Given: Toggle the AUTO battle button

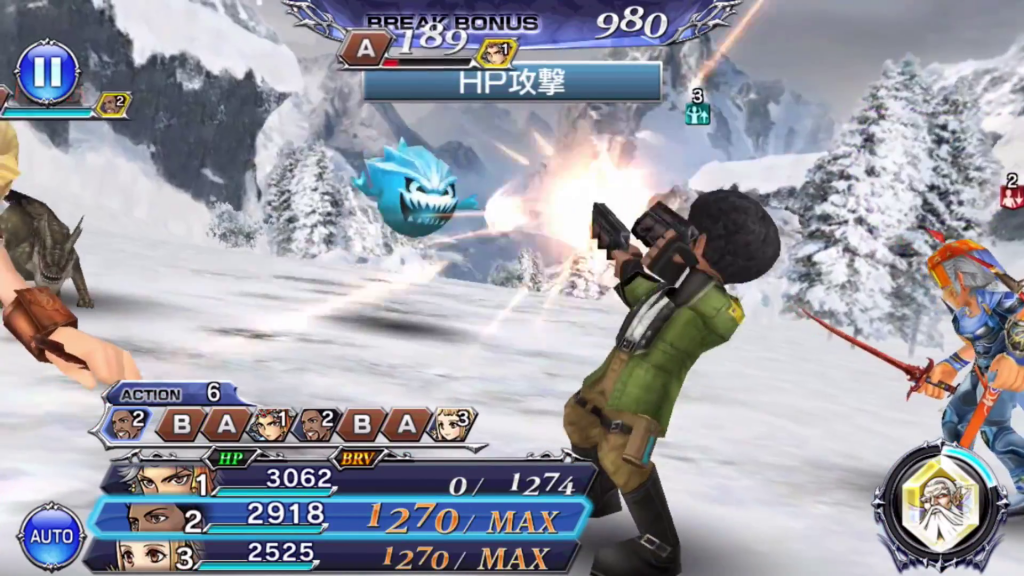Looking at the screenshot, I should [x=50, y=536].
